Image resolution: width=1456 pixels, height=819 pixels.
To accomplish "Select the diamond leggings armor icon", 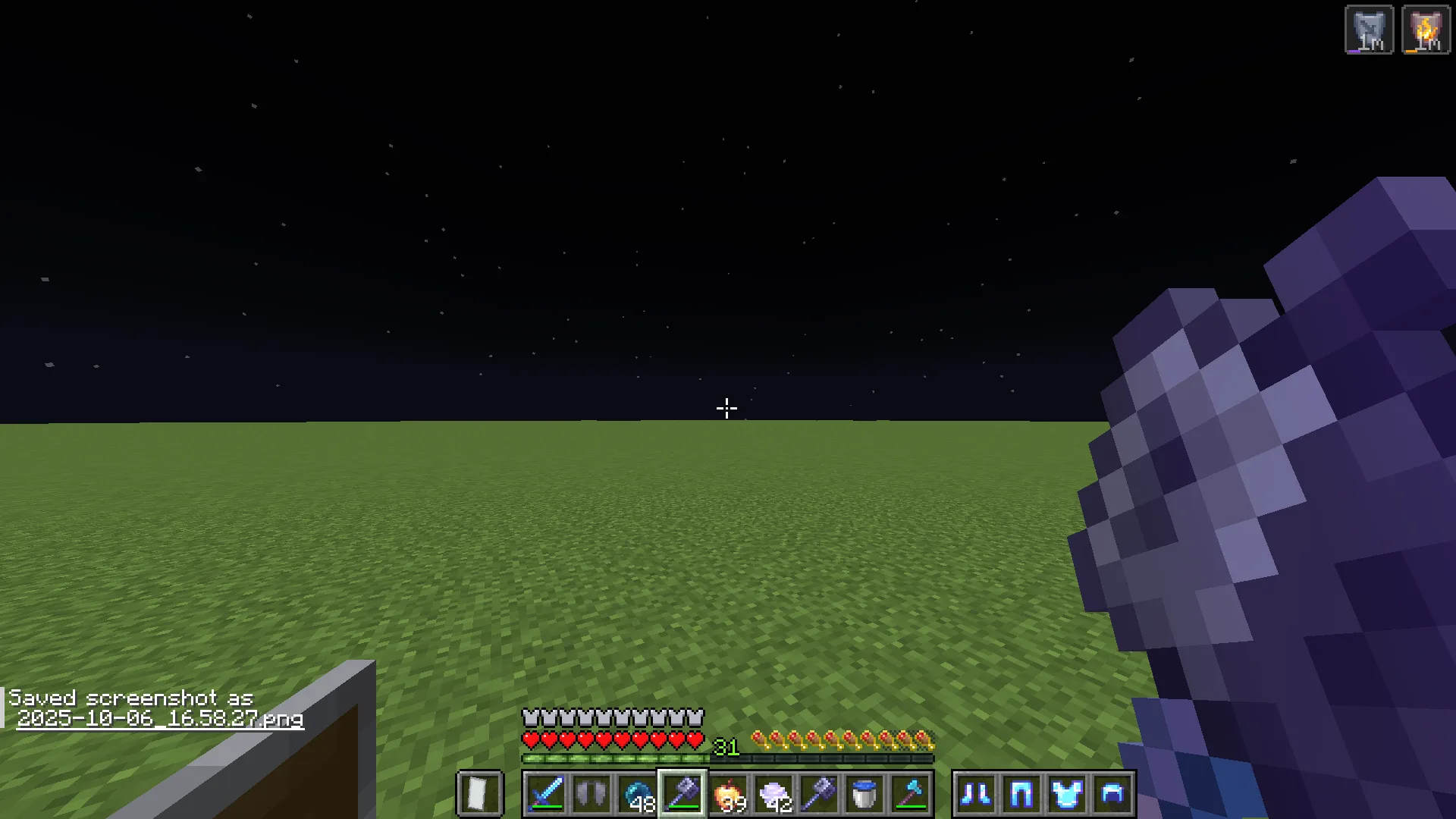I will point(1021,794).
